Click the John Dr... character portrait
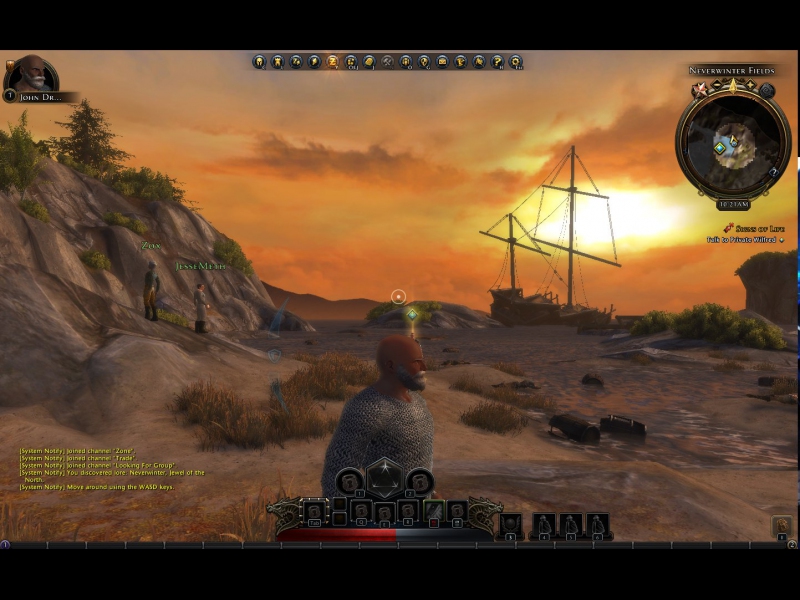800x600 pixels. (x=31, y=75)
